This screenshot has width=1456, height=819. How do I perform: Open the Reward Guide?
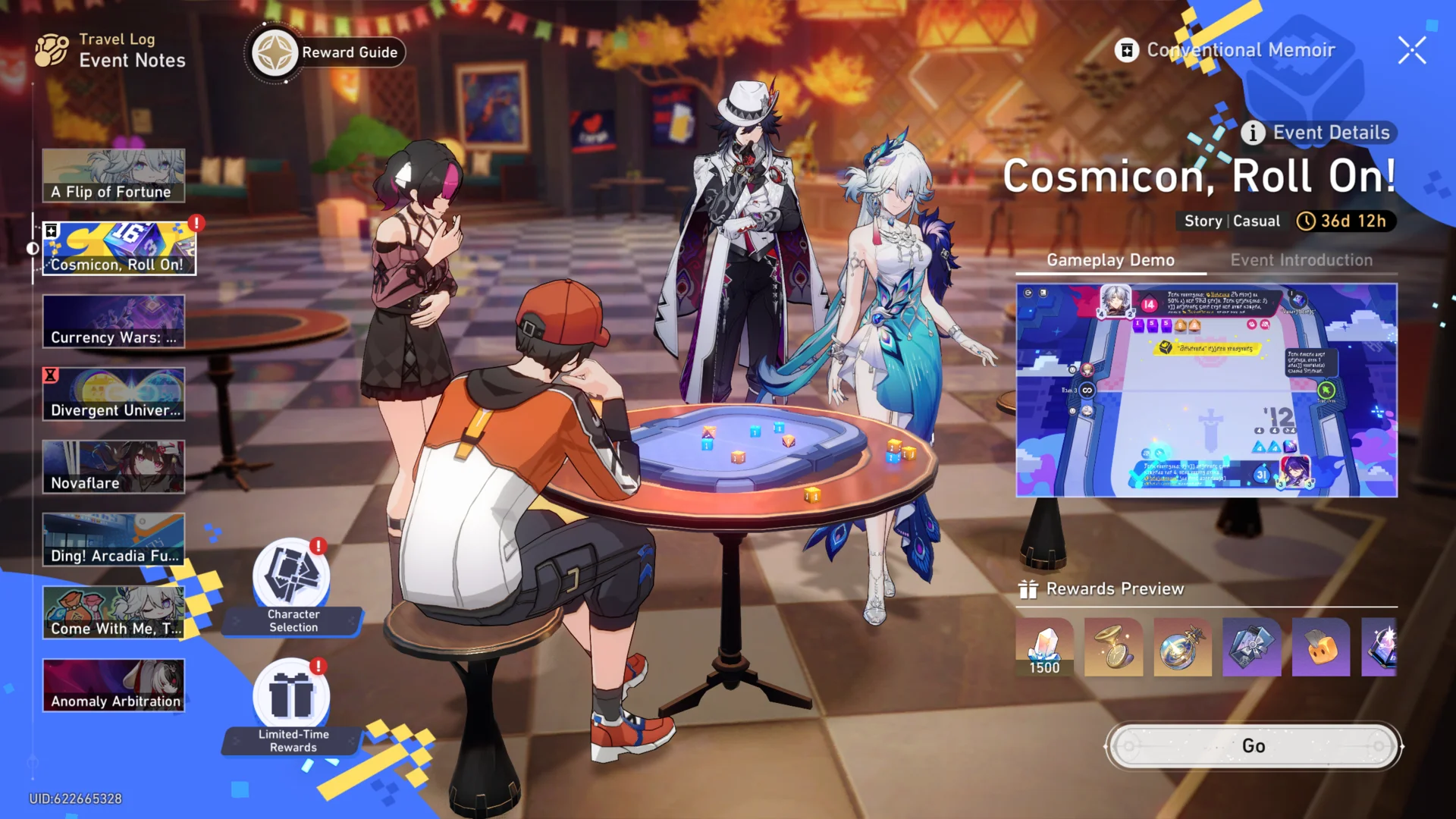(x=325, y=52)
